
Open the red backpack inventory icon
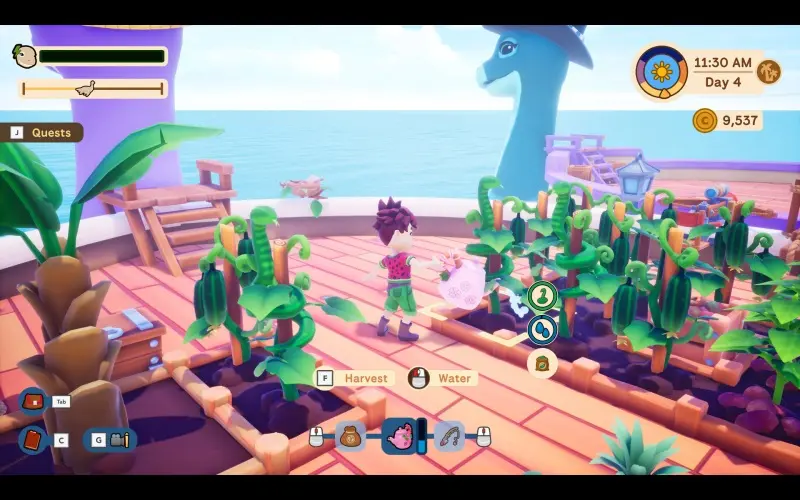[33, 401]
